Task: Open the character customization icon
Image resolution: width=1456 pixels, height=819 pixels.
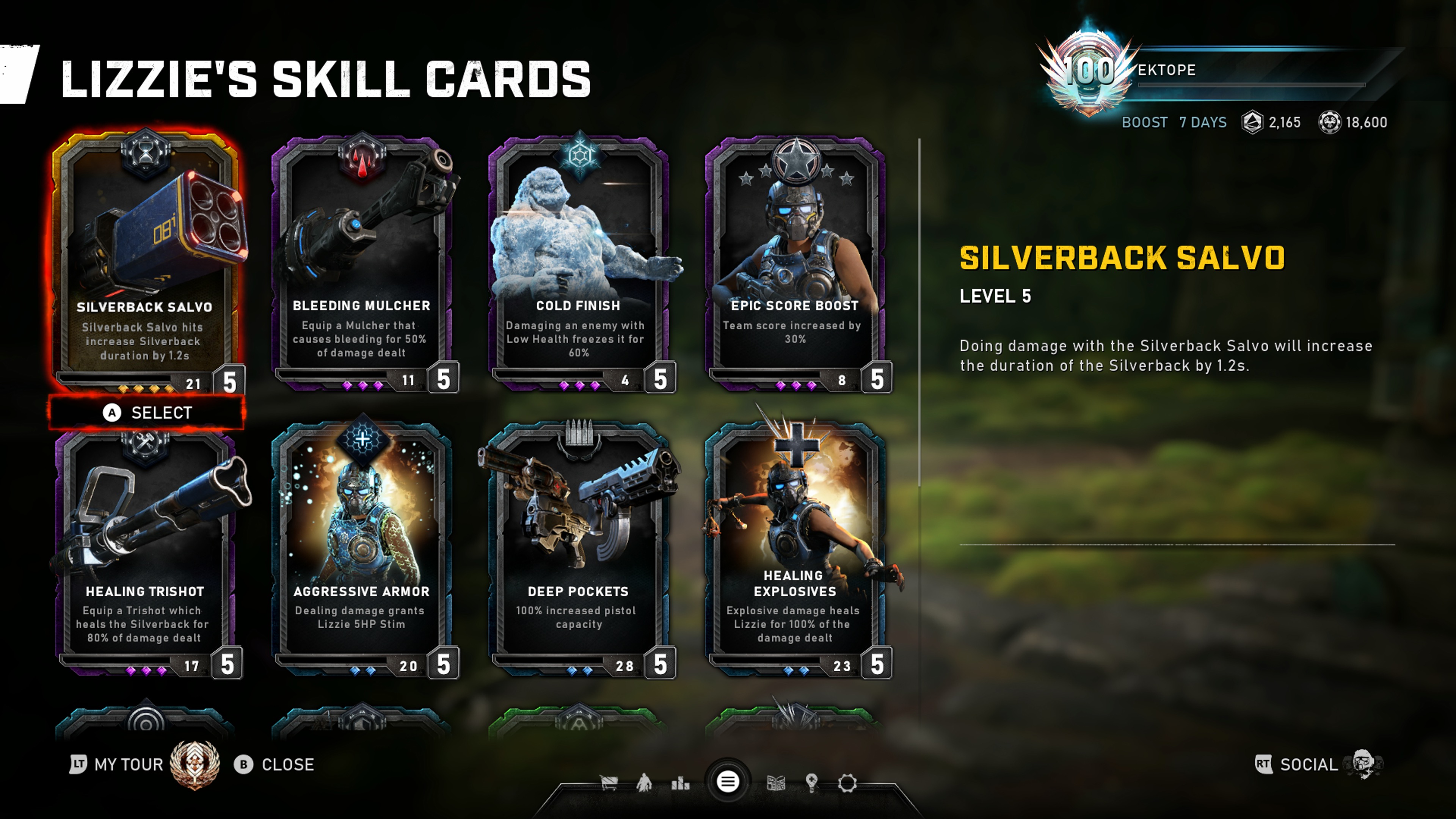Action: pyautogui.click(x=644, y=783)
